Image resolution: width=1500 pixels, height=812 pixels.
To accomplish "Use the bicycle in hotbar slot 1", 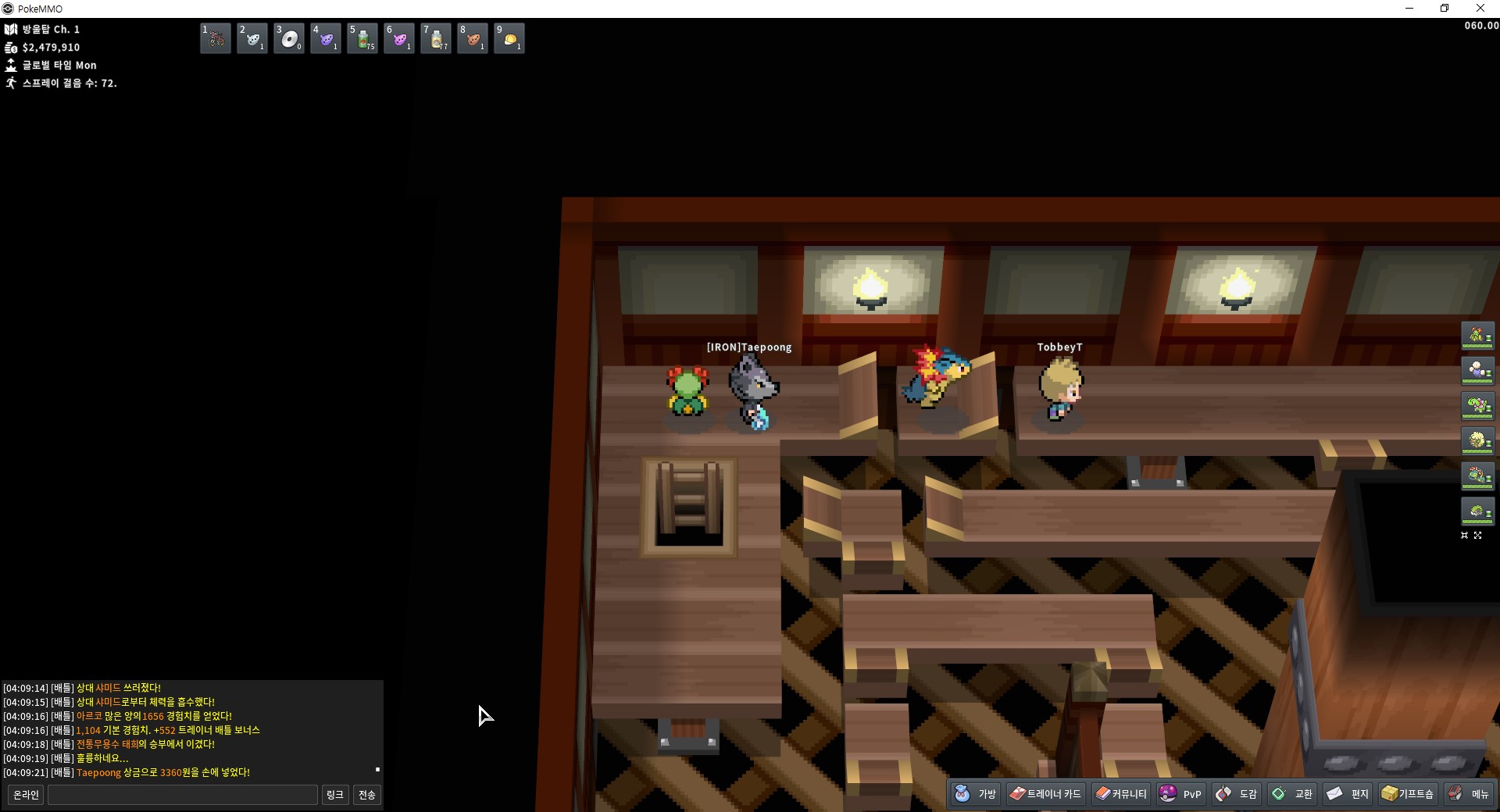I will pyautogui.click(x=216, y=38).
